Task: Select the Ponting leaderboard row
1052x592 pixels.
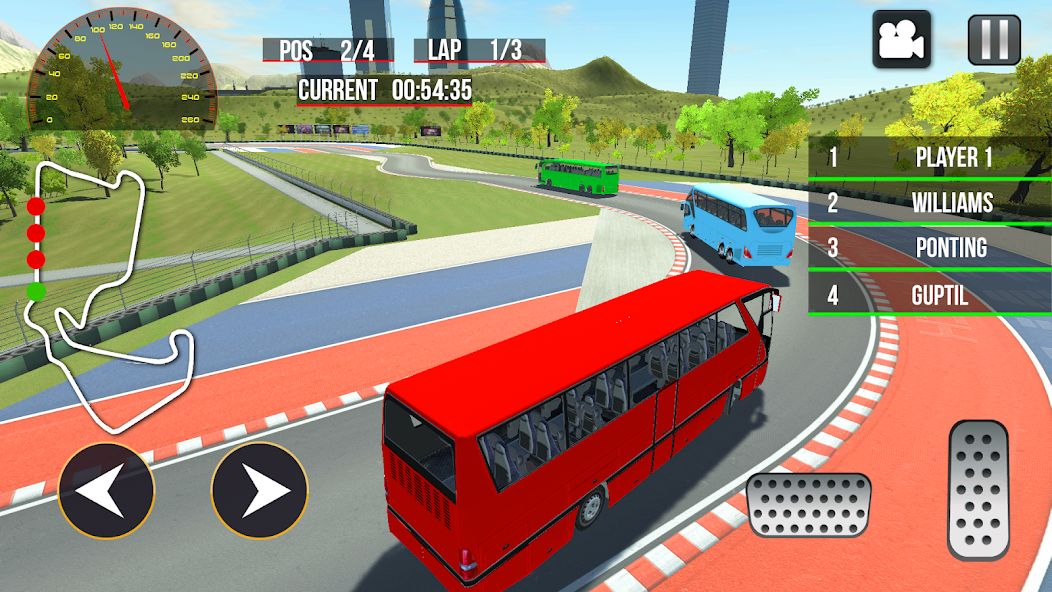Action: pos(929,248)
